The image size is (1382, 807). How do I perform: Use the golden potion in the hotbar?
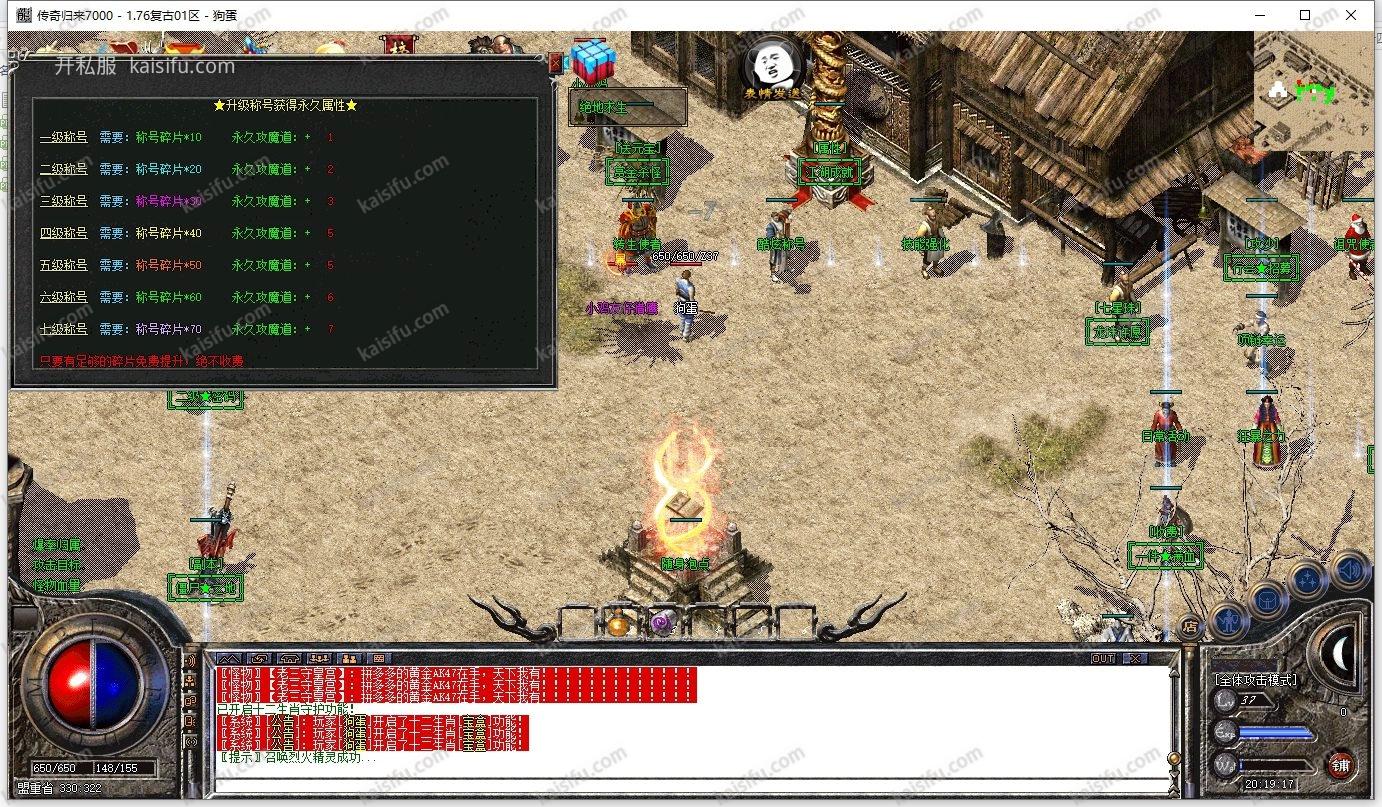pos(618,624)
